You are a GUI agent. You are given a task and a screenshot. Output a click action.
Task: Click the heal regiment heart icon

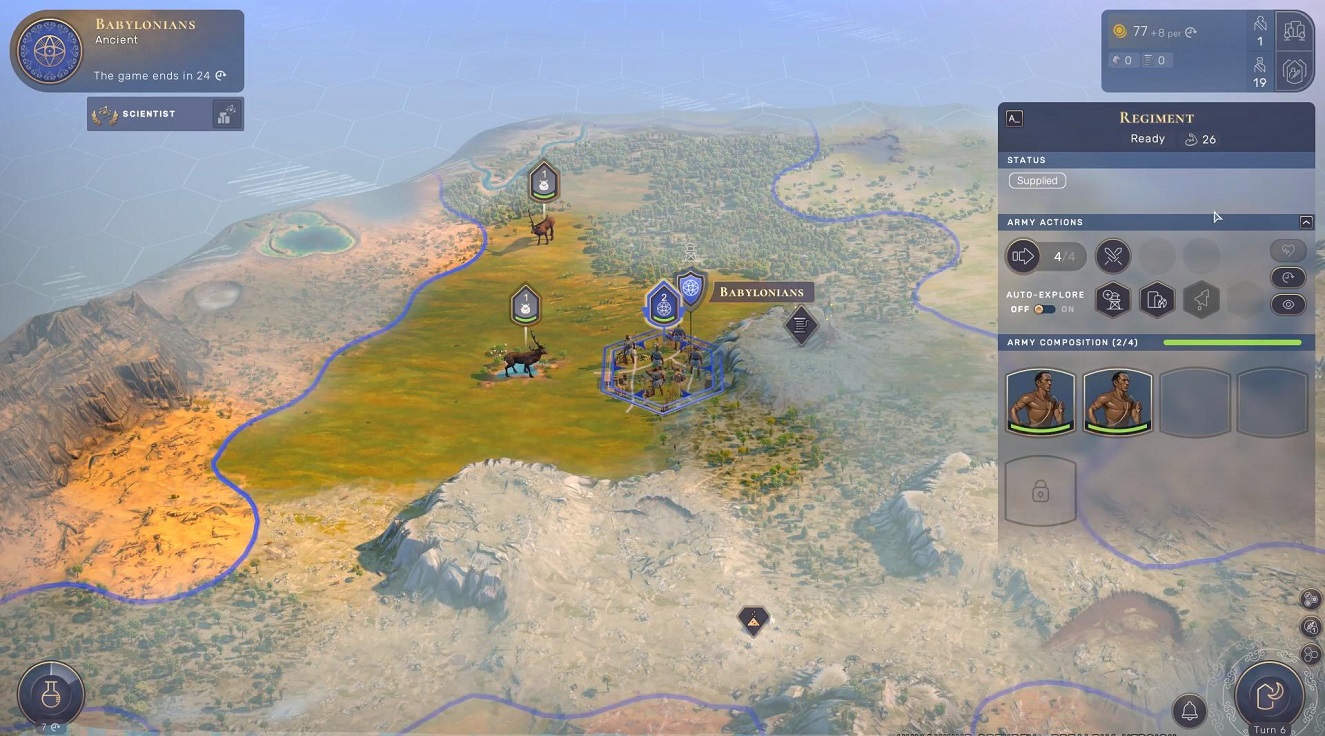1288,250
